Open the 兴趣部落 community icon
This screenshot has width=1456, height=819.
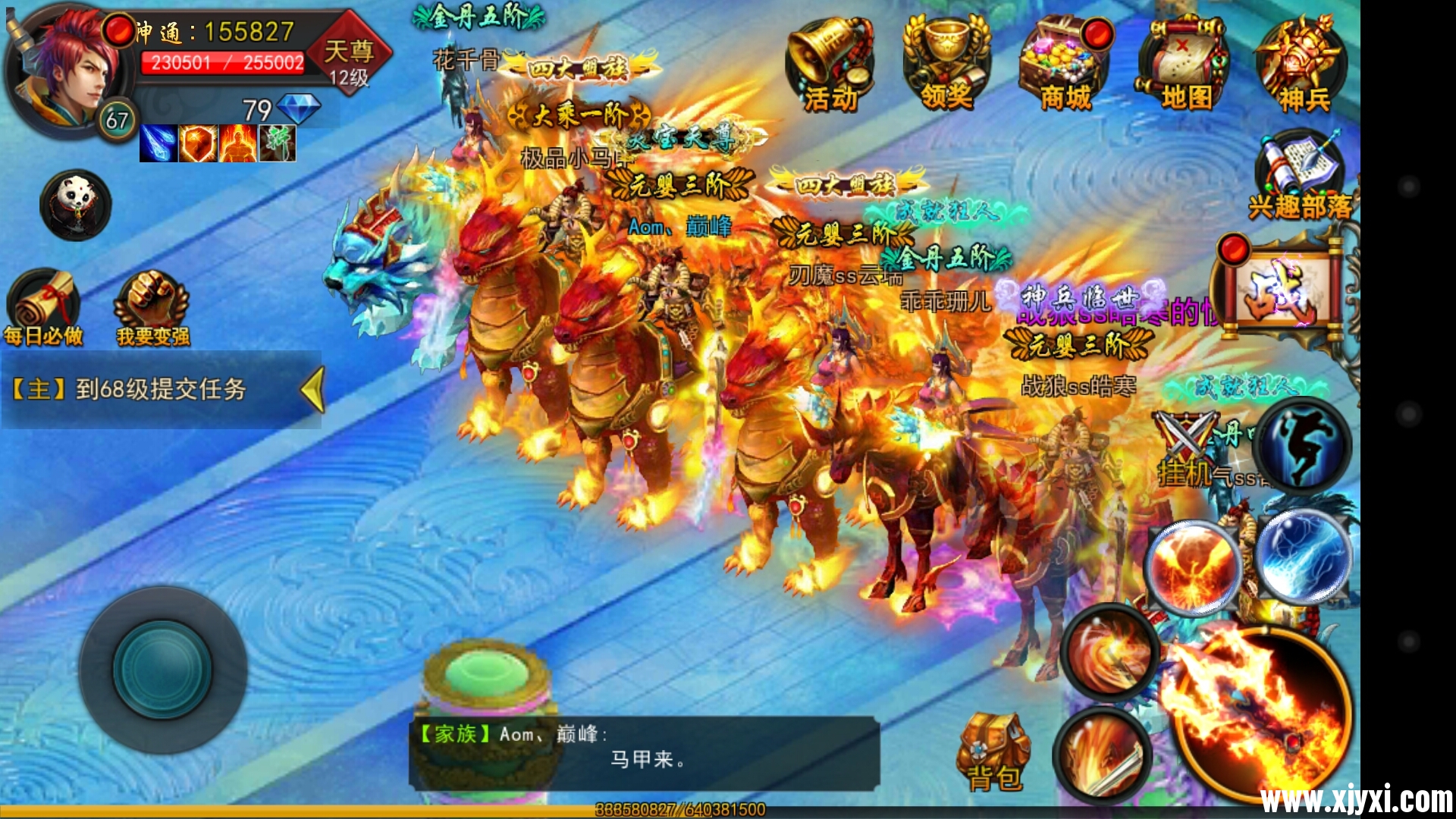1300,176
